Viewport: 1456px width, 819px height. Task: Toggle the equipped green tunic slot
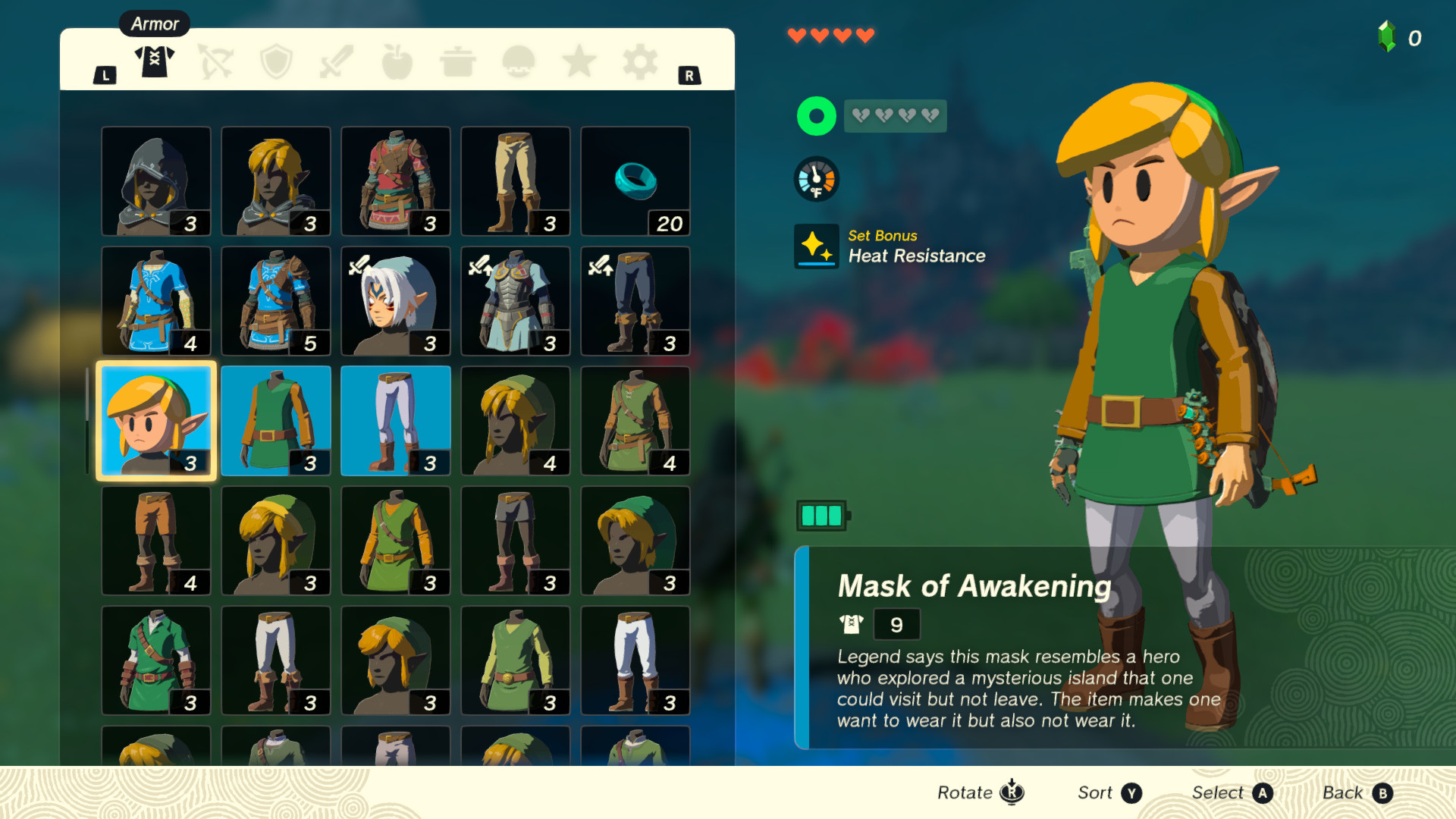[x=275, y=419]
